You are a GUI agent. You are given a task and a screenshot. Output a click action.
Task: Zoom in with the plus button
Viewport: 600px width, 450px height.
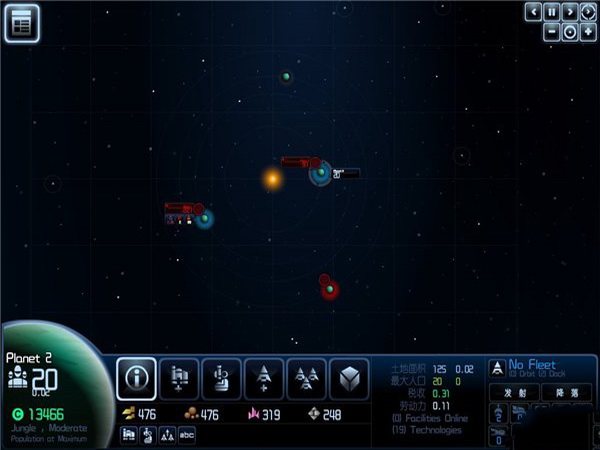587,31
